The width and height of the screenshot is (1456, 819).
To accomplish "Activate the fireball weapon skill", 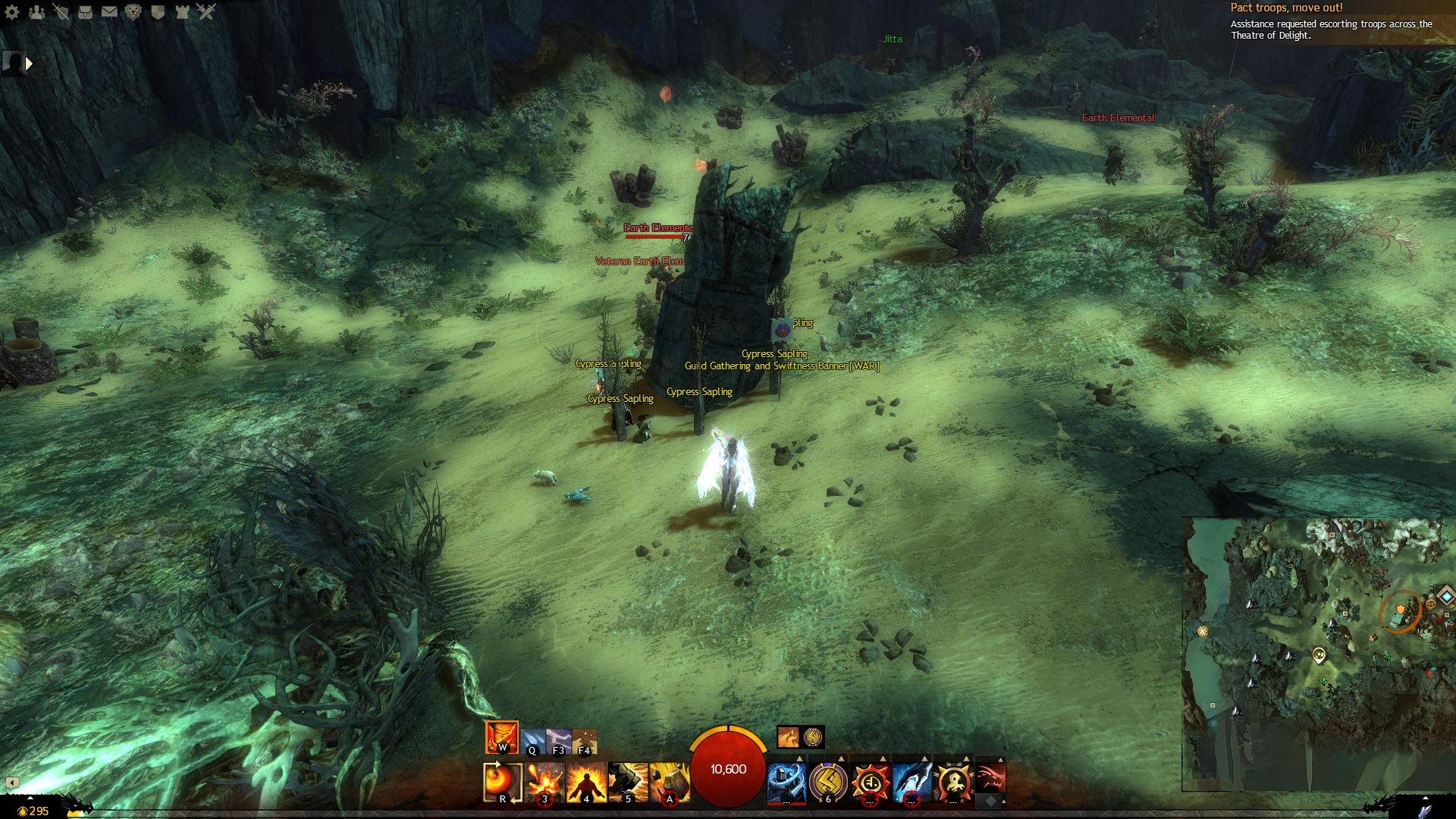I will (x=502, y=782).
